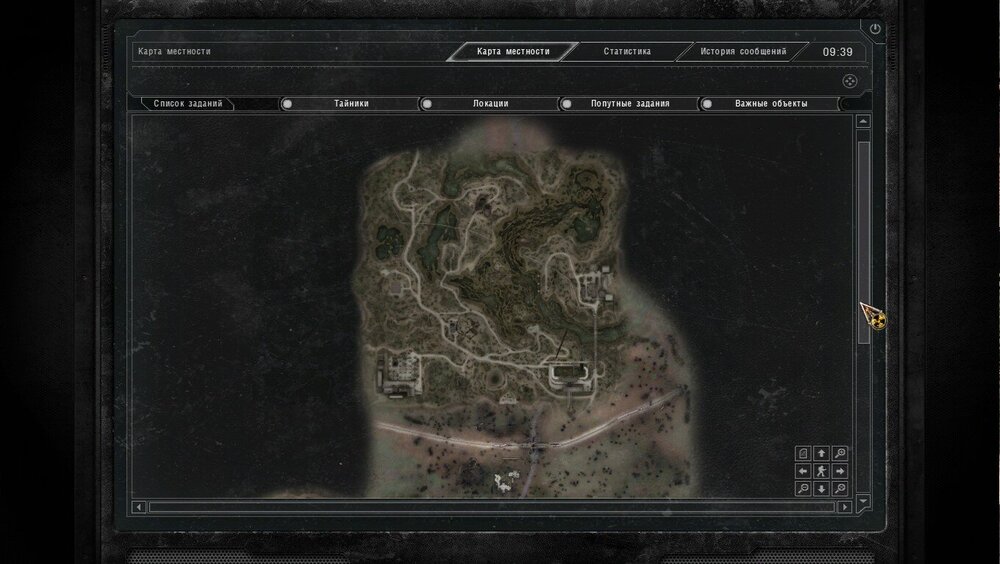Move the map view with the left arrow button
1000x564 pixels.
click(x=803, y=470)
